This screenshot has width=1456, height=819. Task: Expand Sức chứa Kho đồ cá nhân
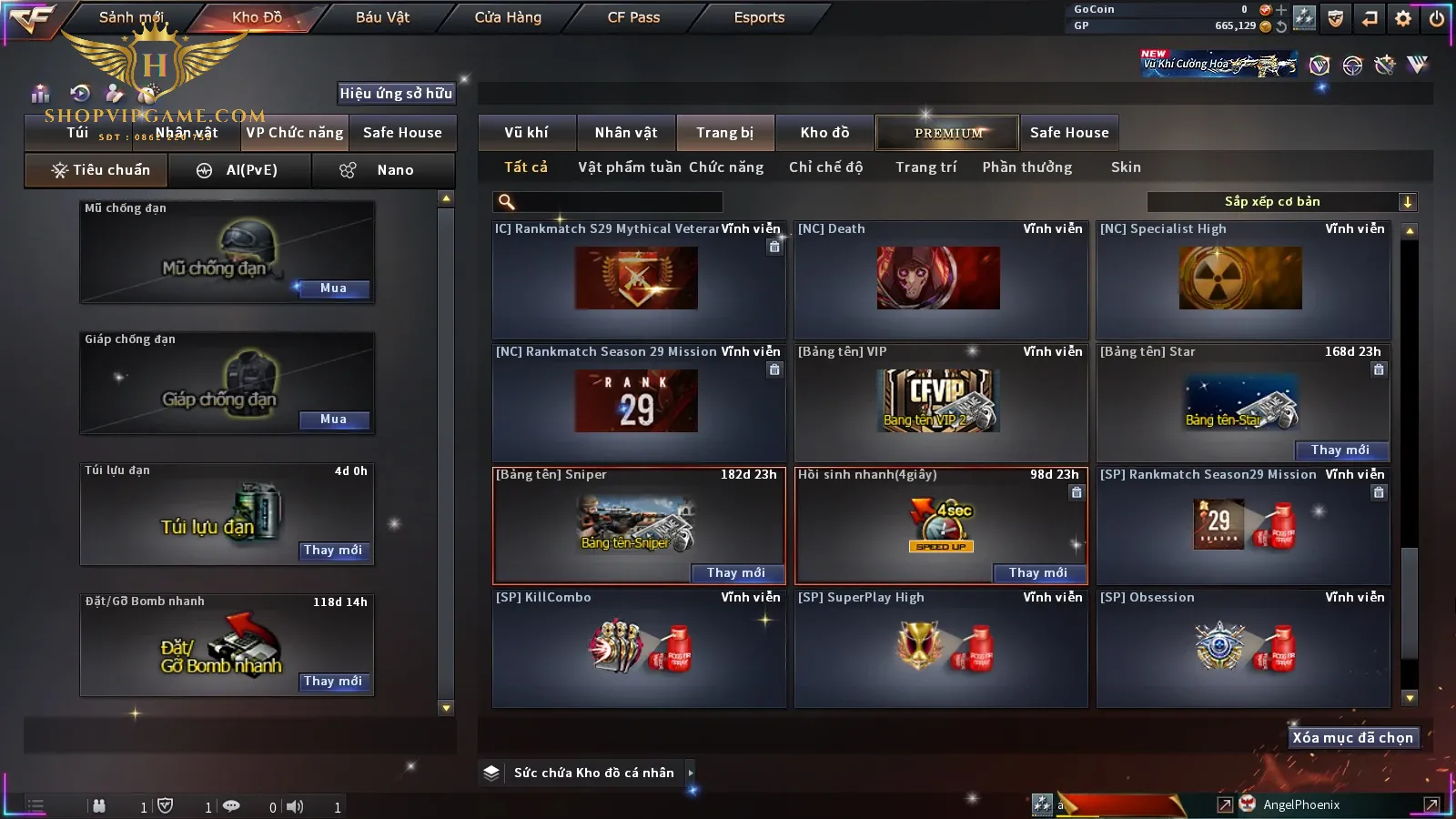[x=691, y=773]
